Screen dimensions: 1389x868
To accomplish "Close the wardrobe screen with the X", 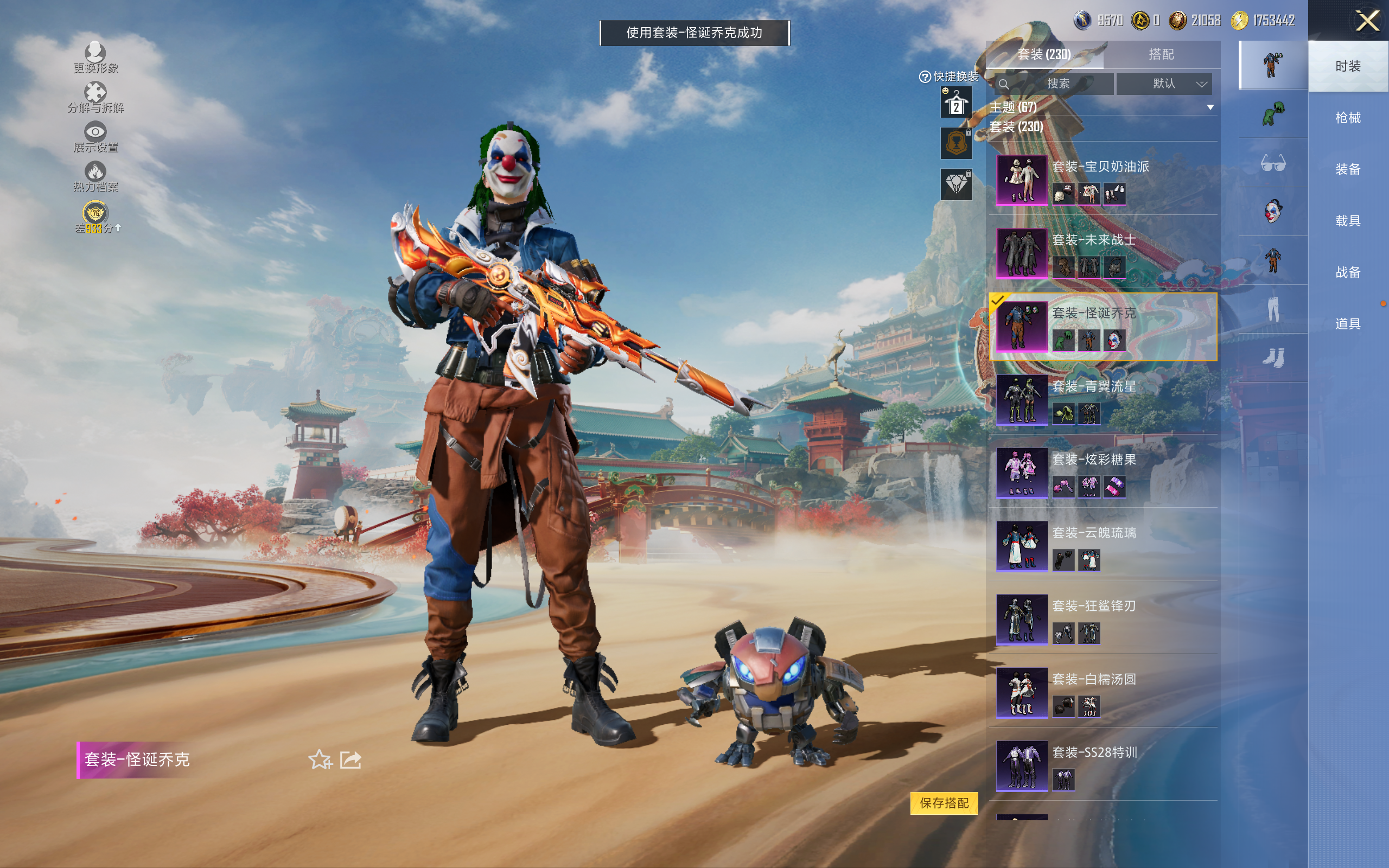I will point(1367,21).
